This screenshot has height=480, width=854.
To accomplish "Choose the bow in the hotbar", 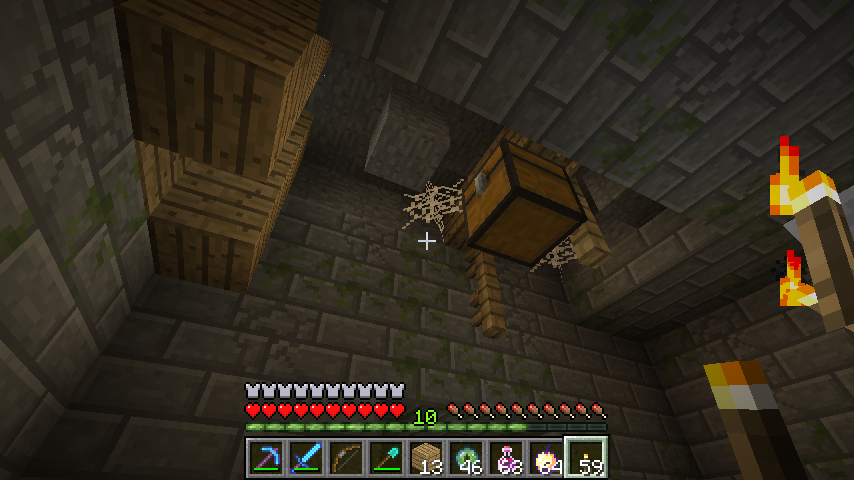I will [346, 458].
